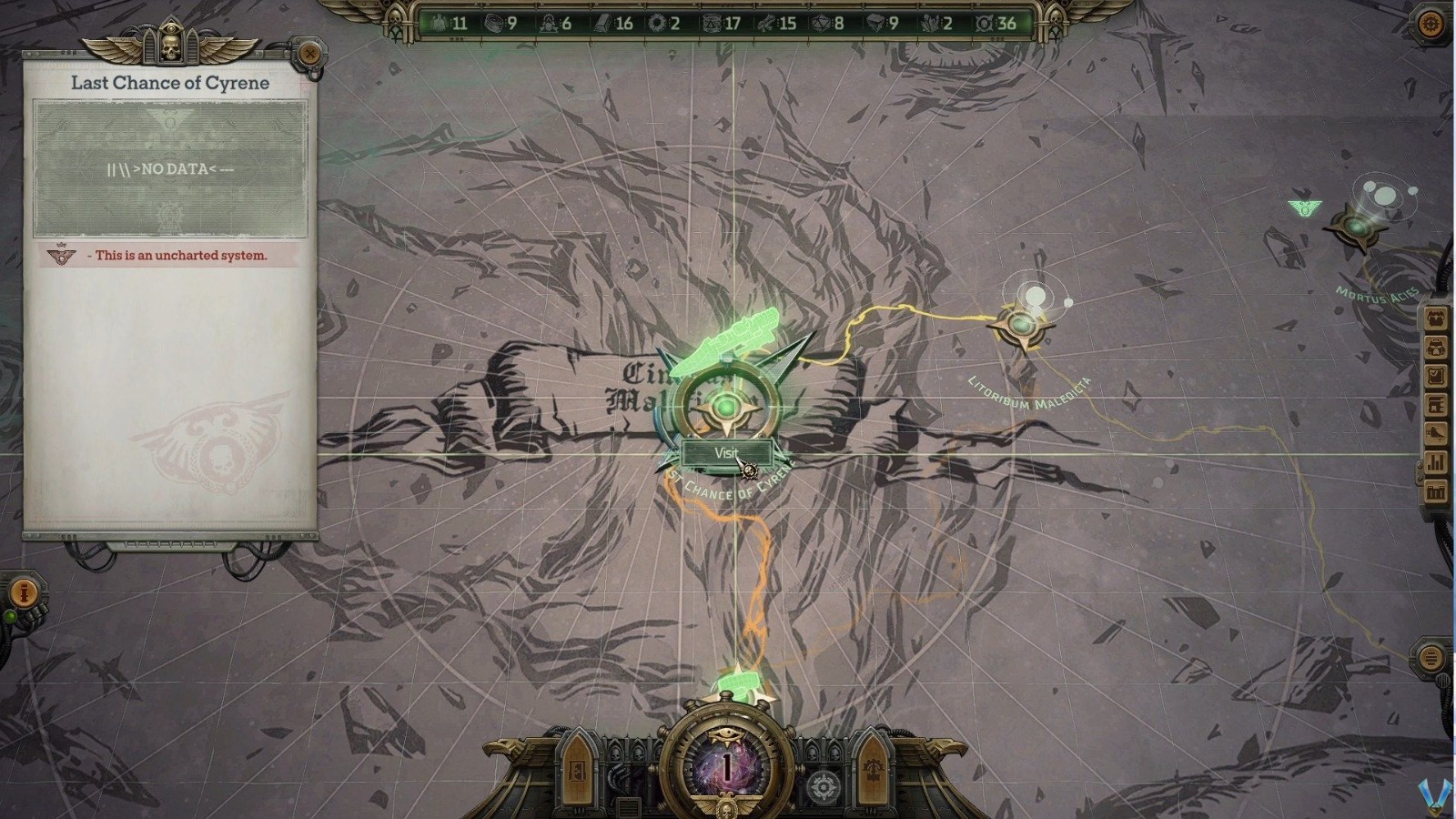Click the crew resource icon showing 11
This screenshot has height=819, width=1456.
[x=438, y=25]
